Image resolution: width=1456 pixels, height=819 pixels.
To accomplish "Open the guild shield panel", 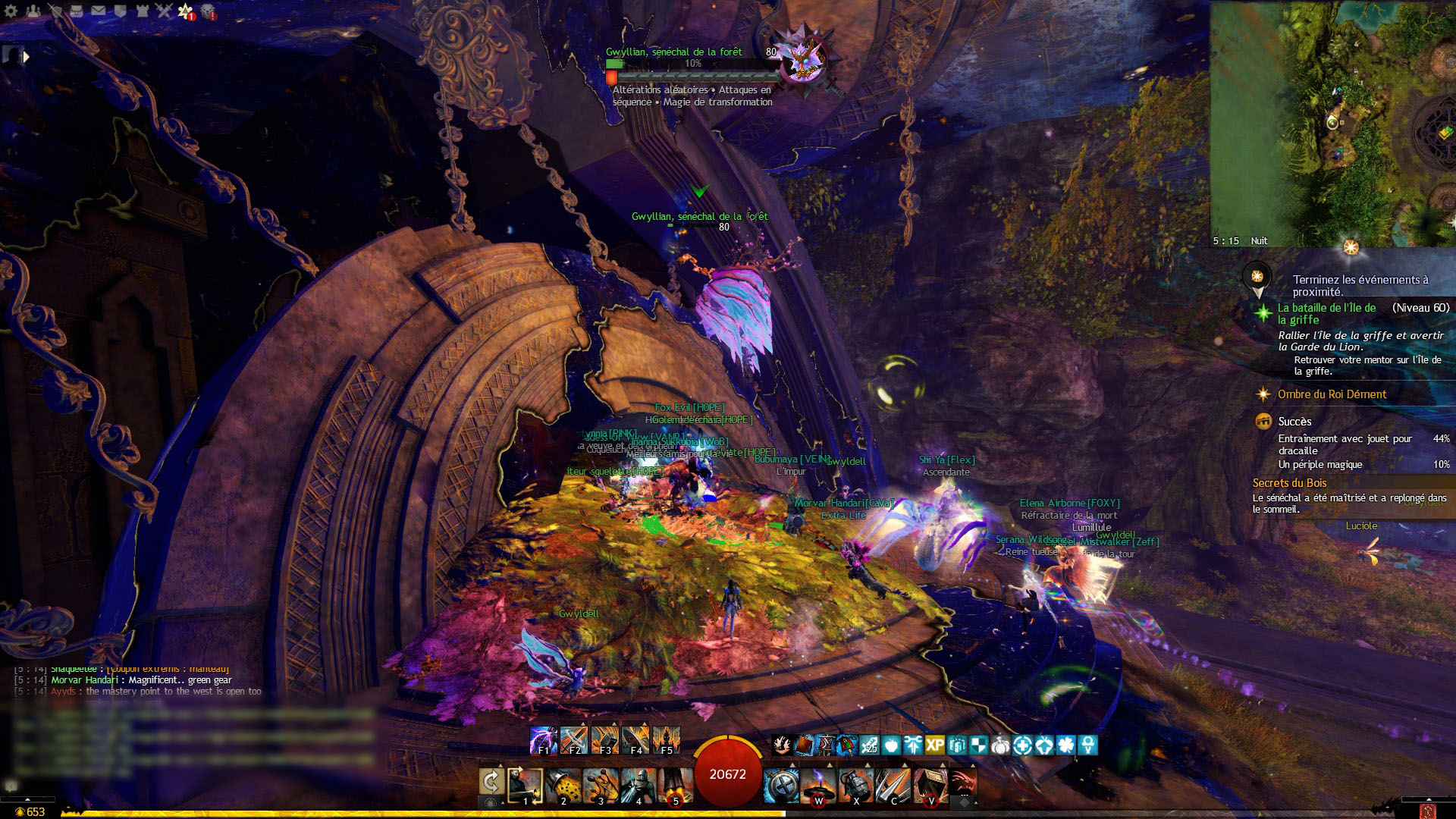I will coord(120,11).
